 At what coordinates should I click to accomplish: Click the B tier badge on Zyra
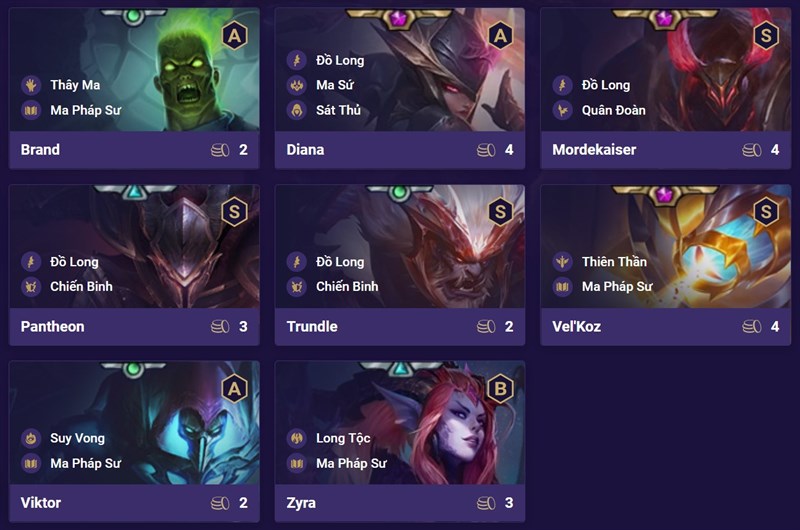(500, 388)
